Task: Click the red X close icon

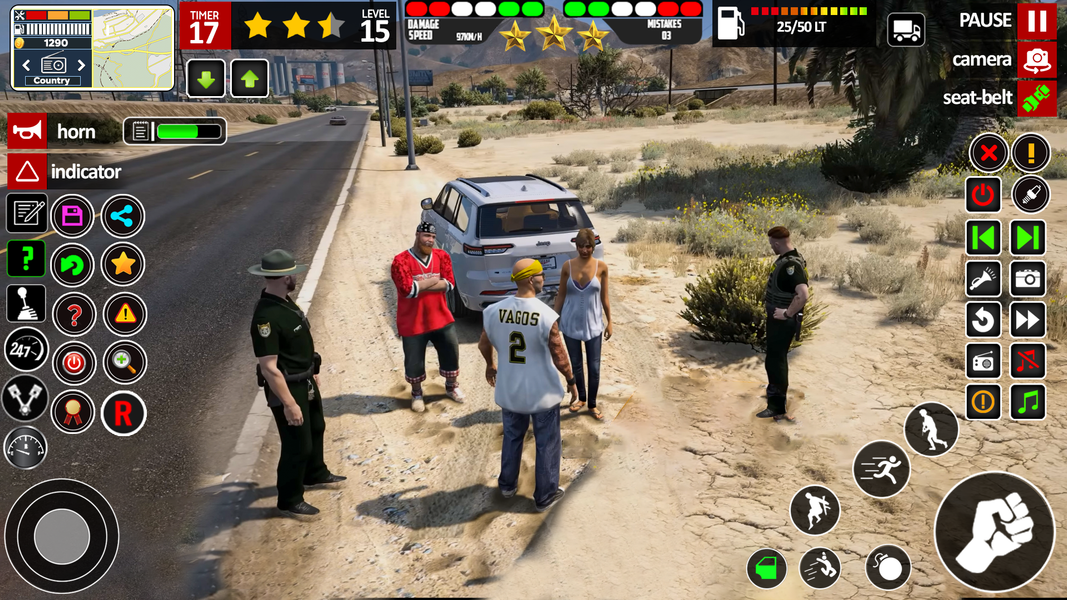Action: click(x=988, y=153)
